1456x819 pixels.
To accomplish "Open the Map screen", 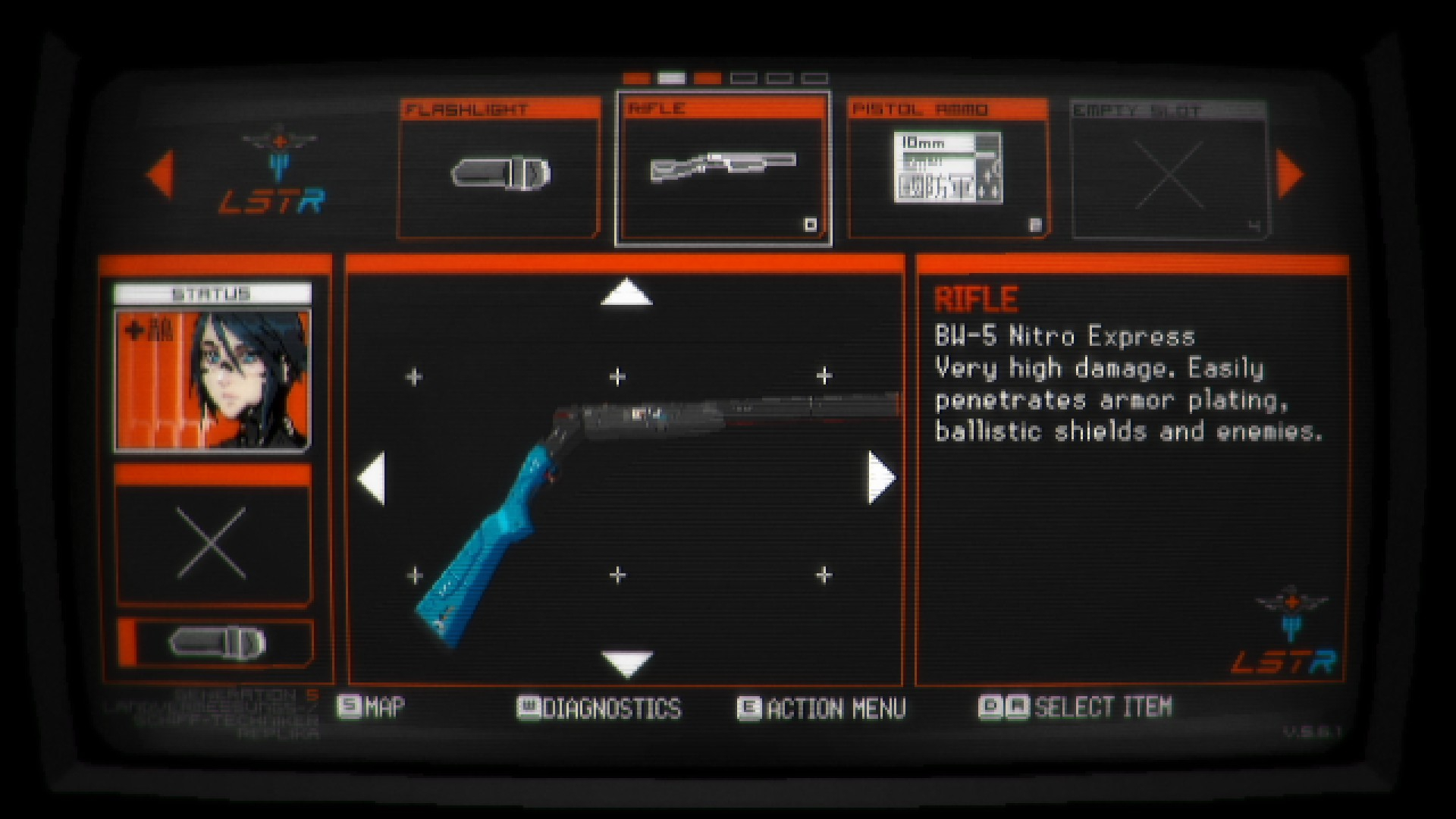I will pyautogui.click(x=372, y=708).
